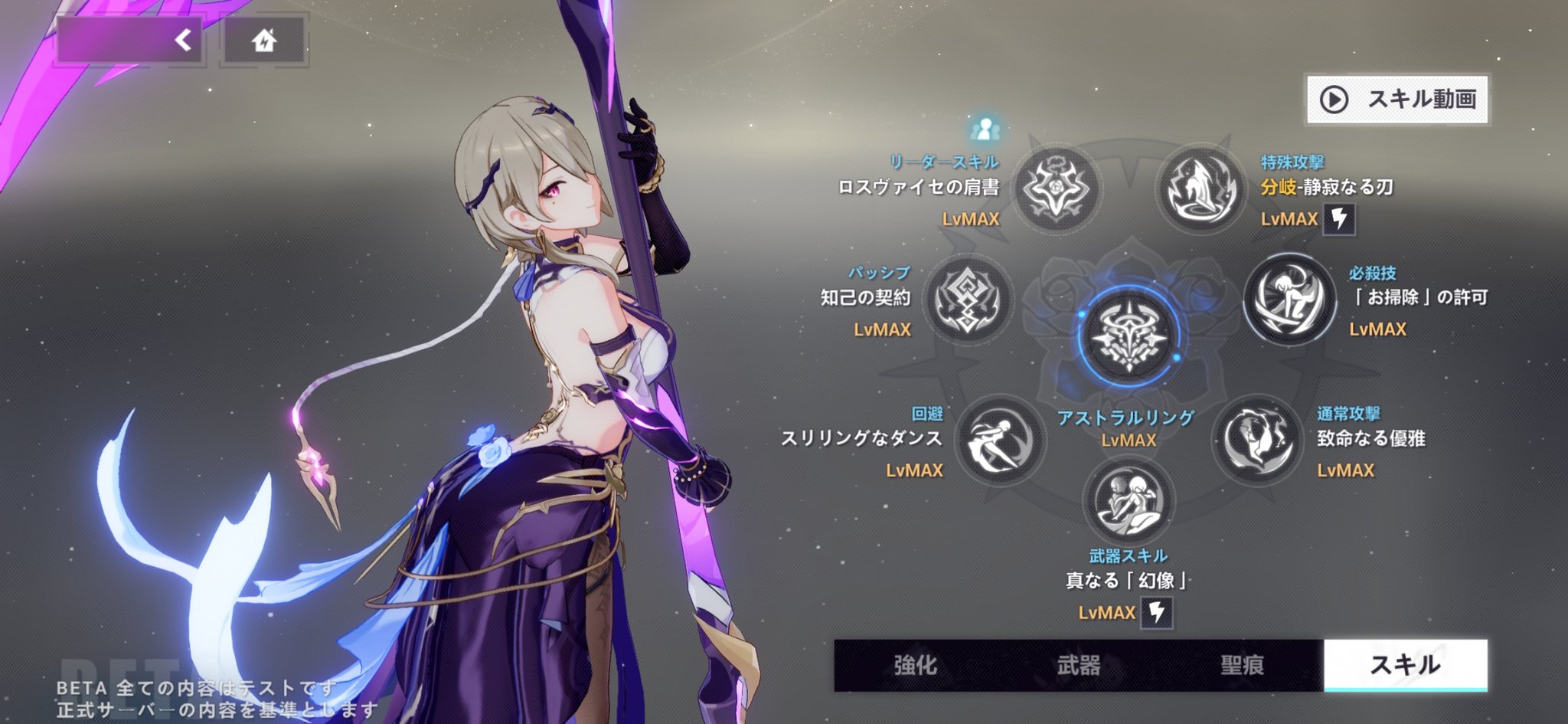Choose the 通常攻撃 basic attack icon

click(x=1256, y=441)
